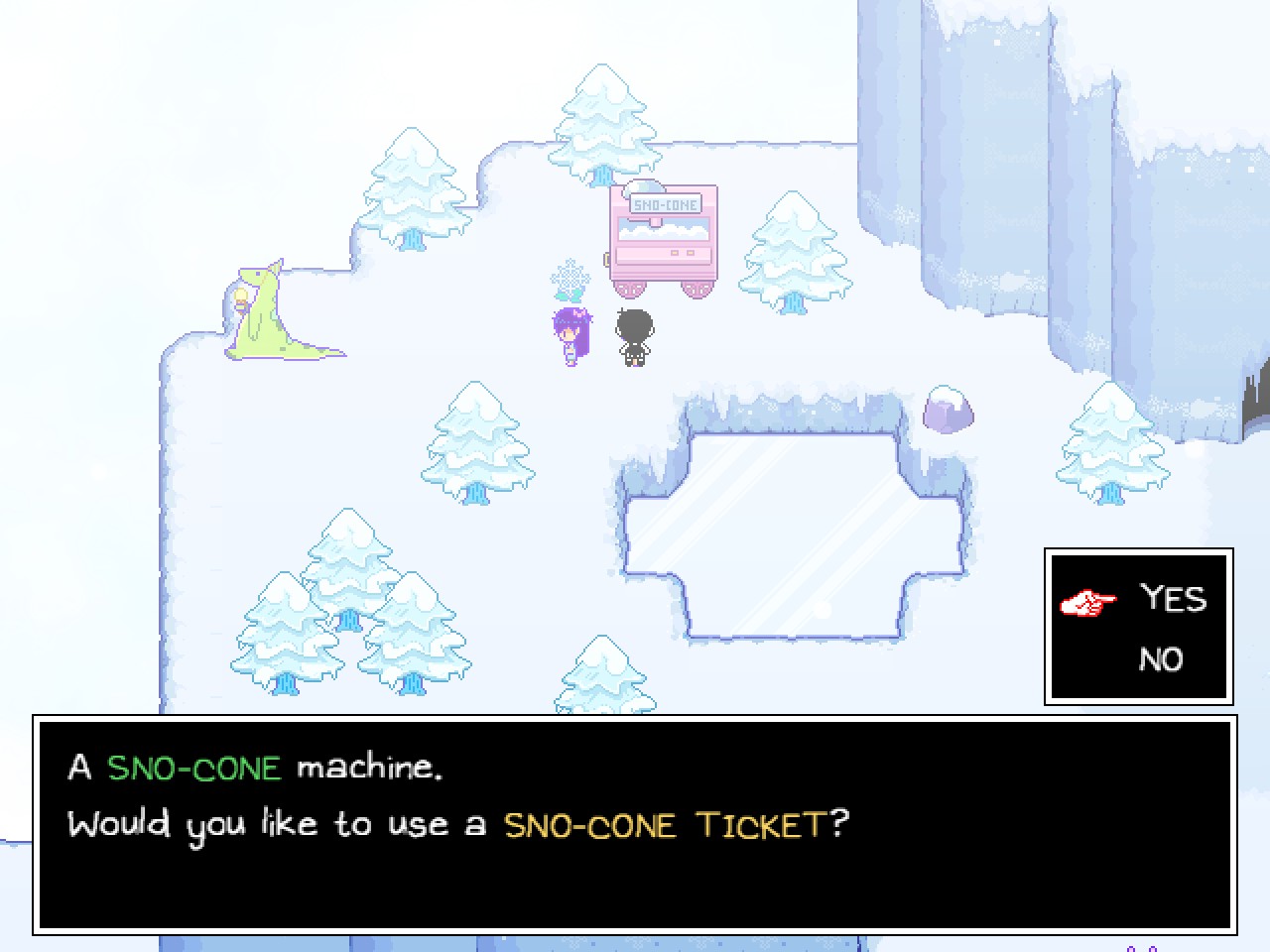This screenshot has height=952, width=1270.
Task: Click the green SNO-CONE text in dialog
Action: [x=193, y=768]
